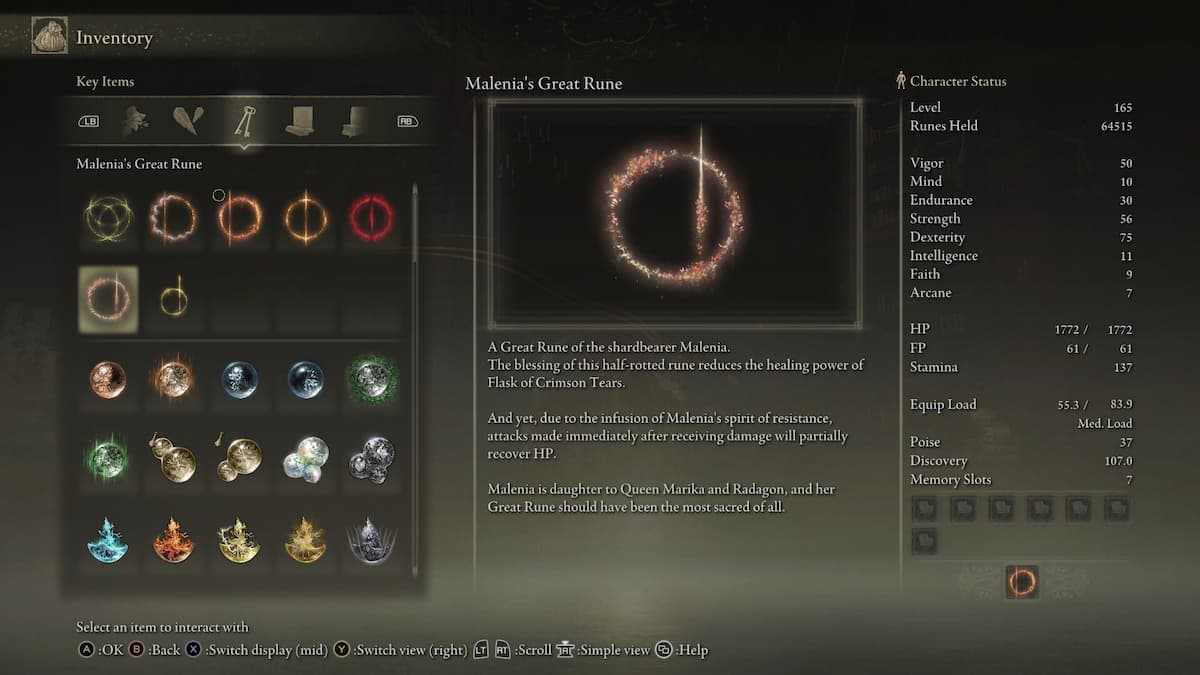The height and width of the screenshot is (675, 1200).
Task: Select the red flame cracked tear
Action: click(x=173, y=540)
